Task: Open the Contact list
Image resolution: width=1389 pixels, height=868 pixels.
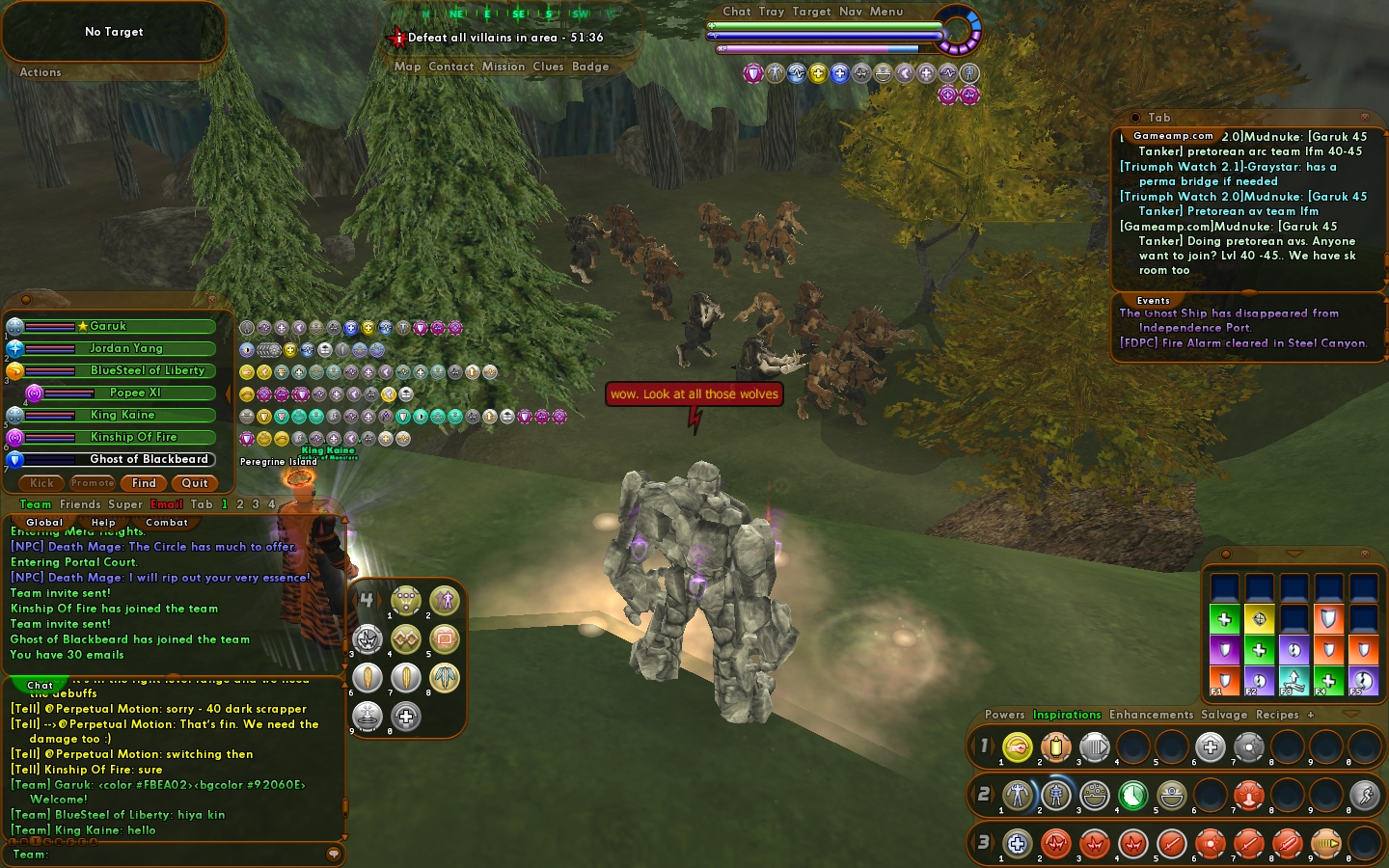Action: (x=450, y=67)
